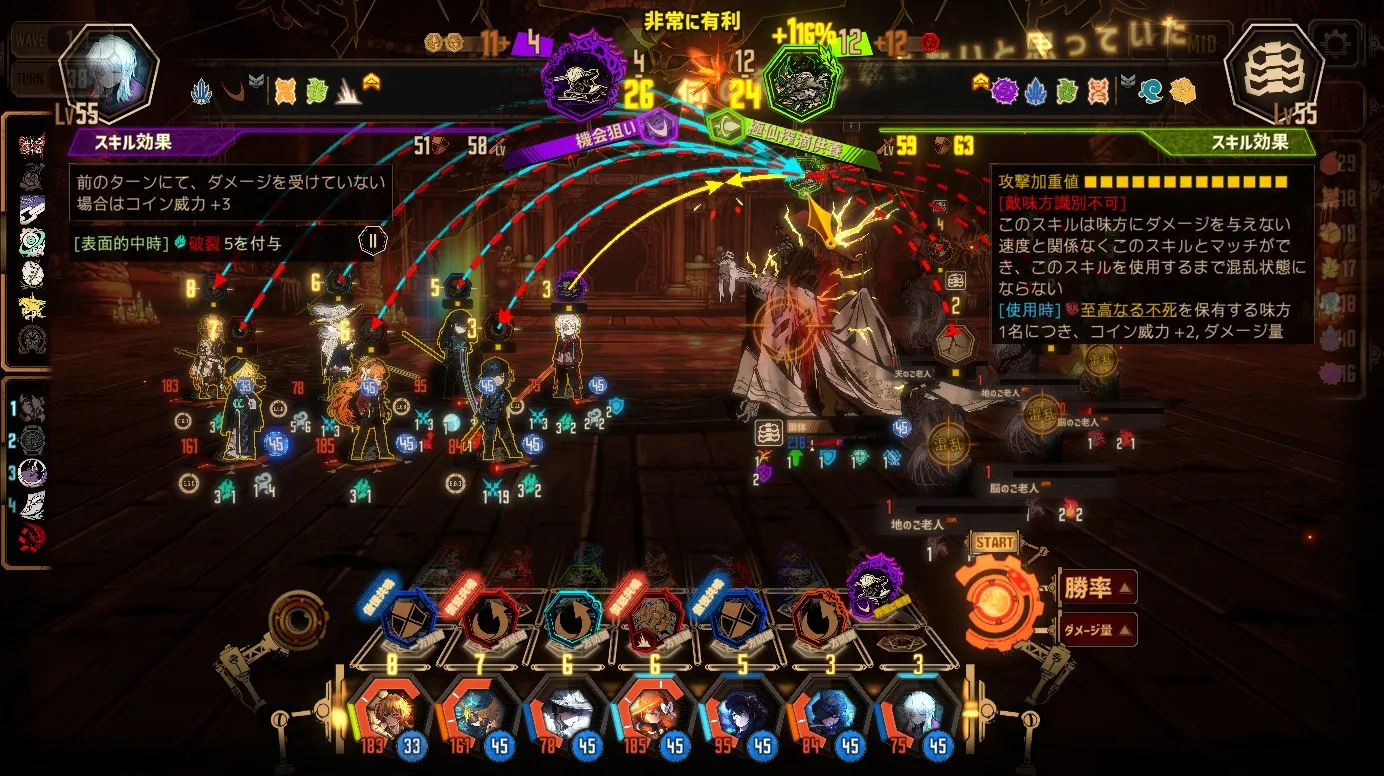The height and width of the screenshot is (776, 1384).
Task: Select the teal evade skill slot
Action: coord(574,619)
